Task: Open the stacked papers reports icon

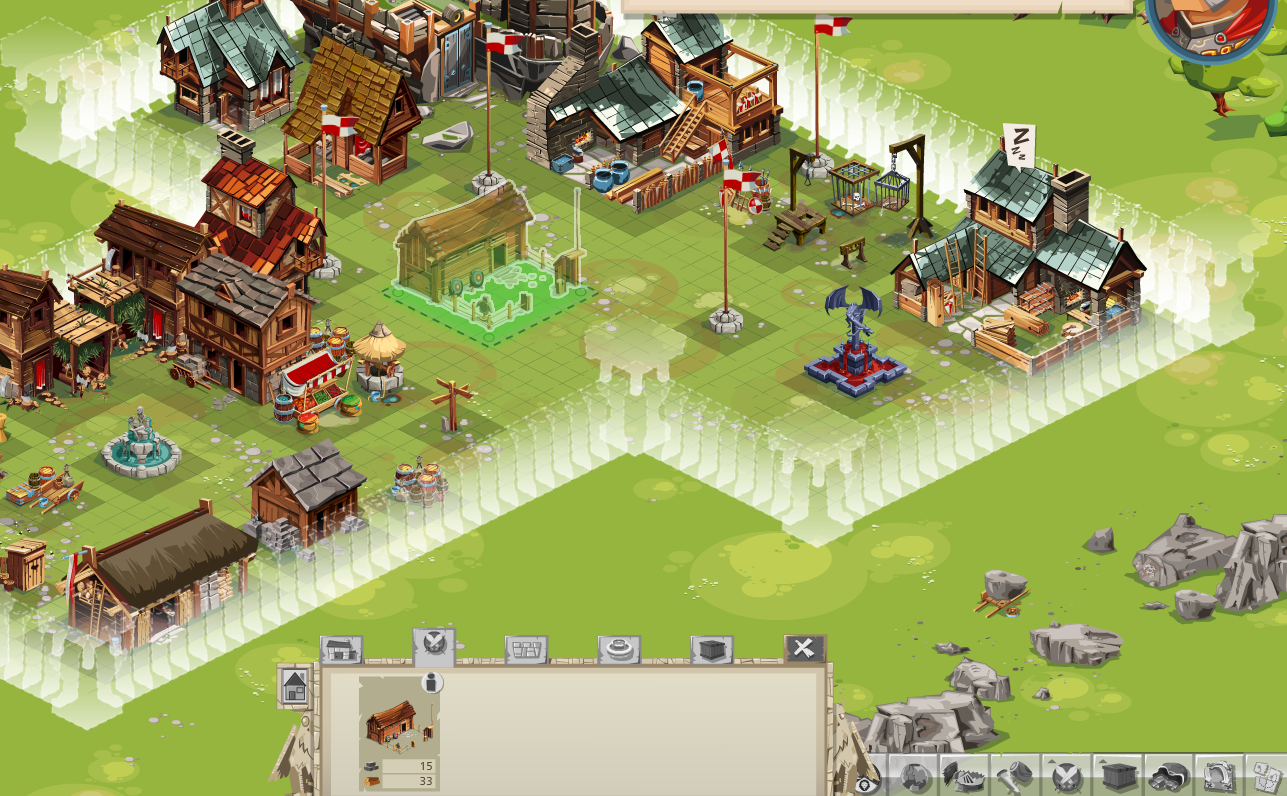Action: coord(1267,779)
